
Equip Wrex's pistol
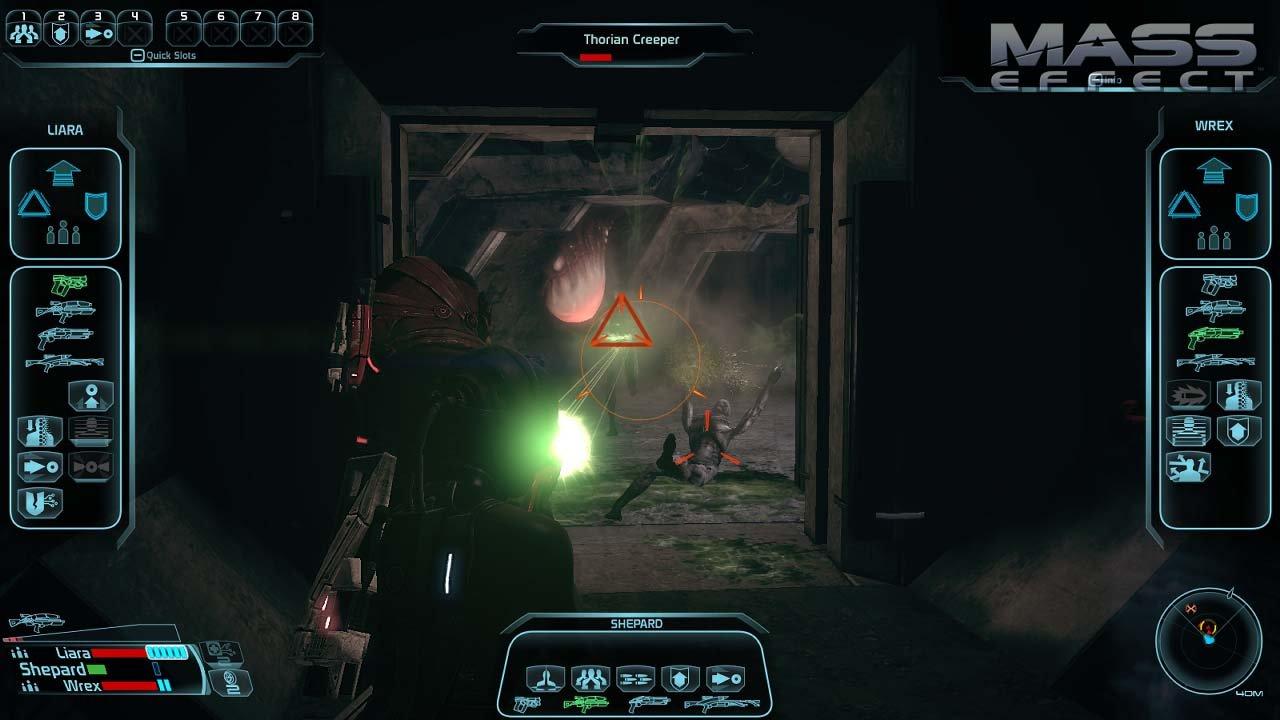pos(1213,285)
